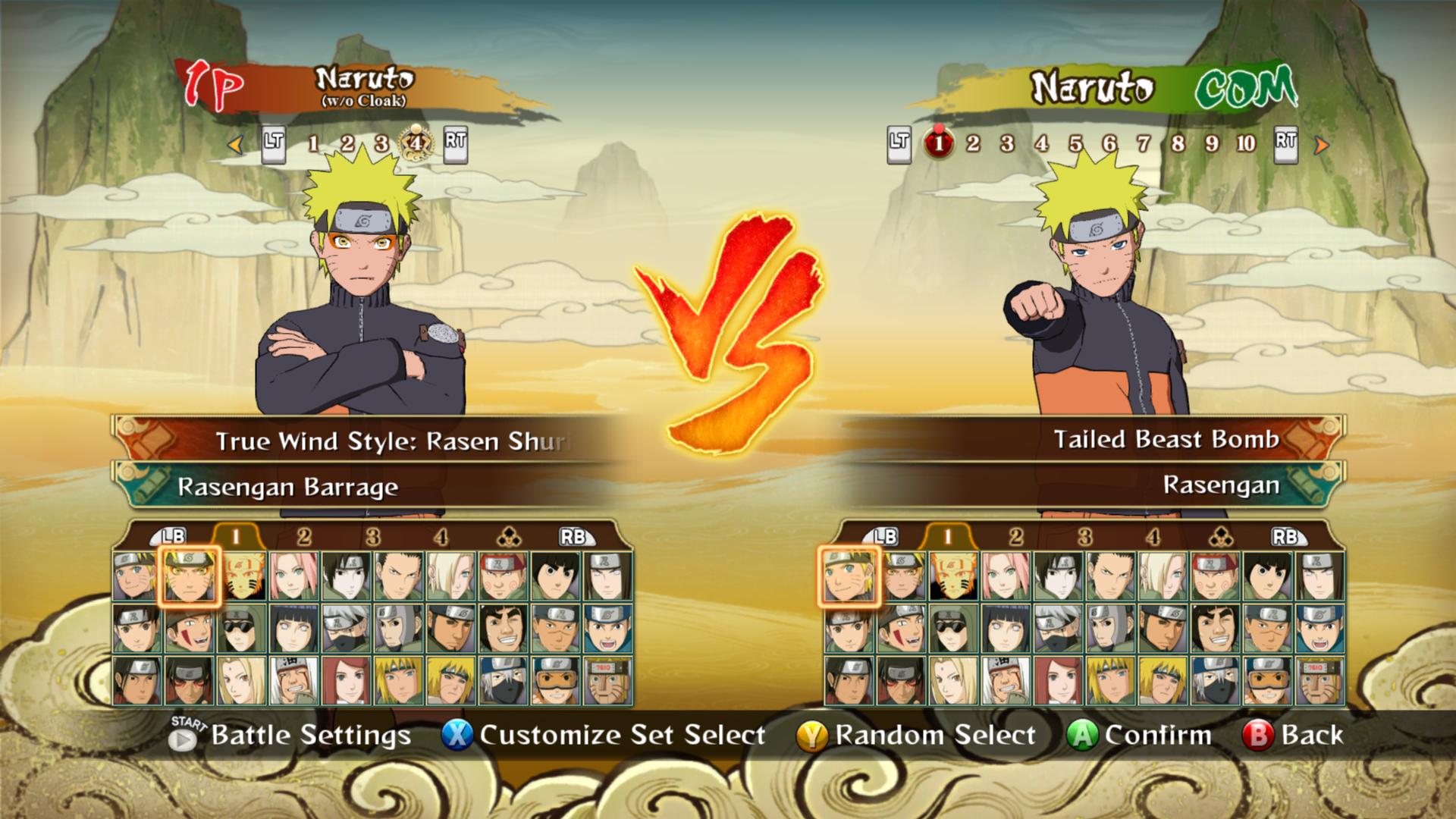Choose Kakashi in the 1P roster grid
The image size is (1456, 819).
(x=345, y=629)
